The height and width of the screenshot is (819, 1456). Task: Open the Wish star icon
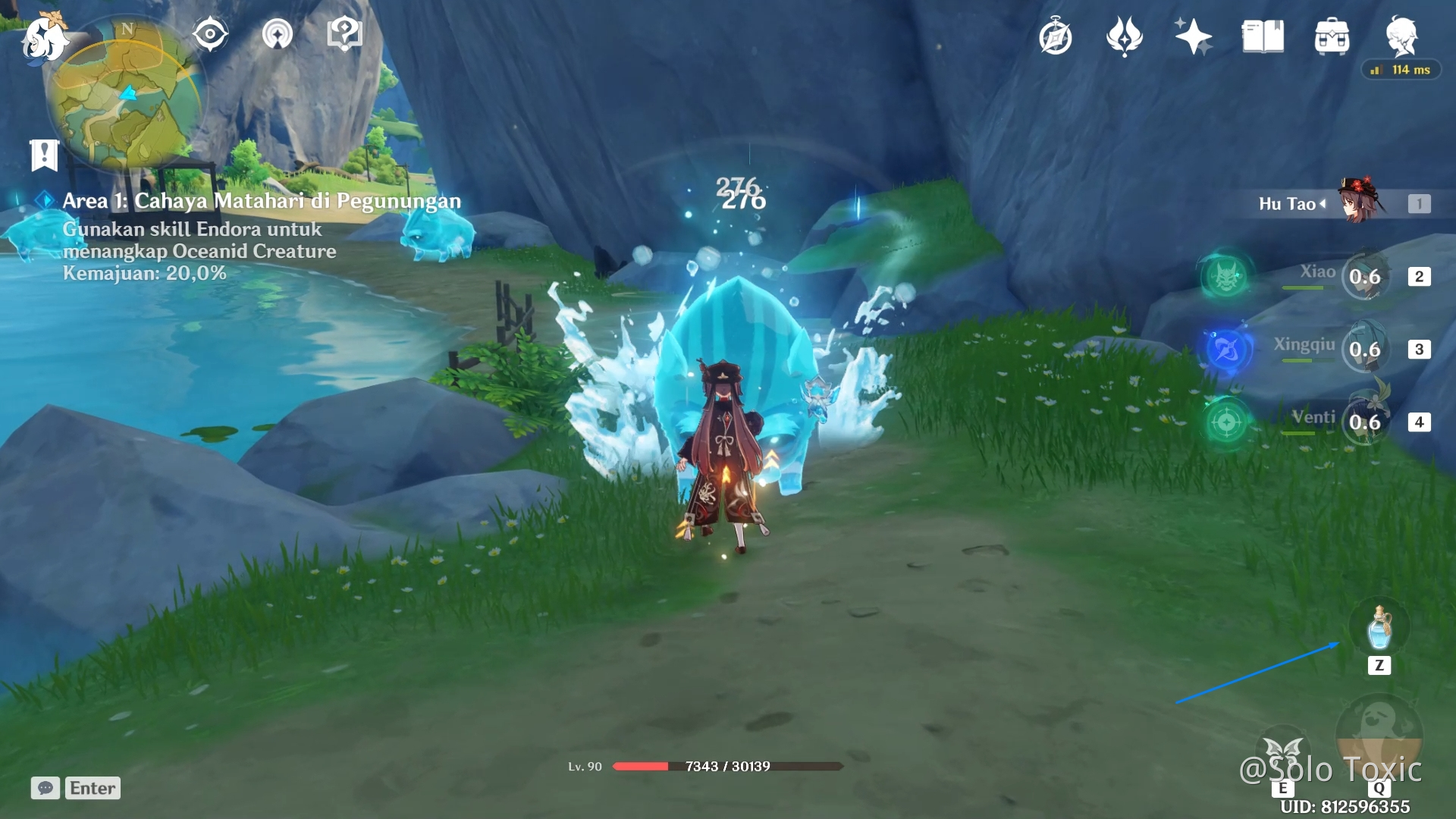(1193, 37)
